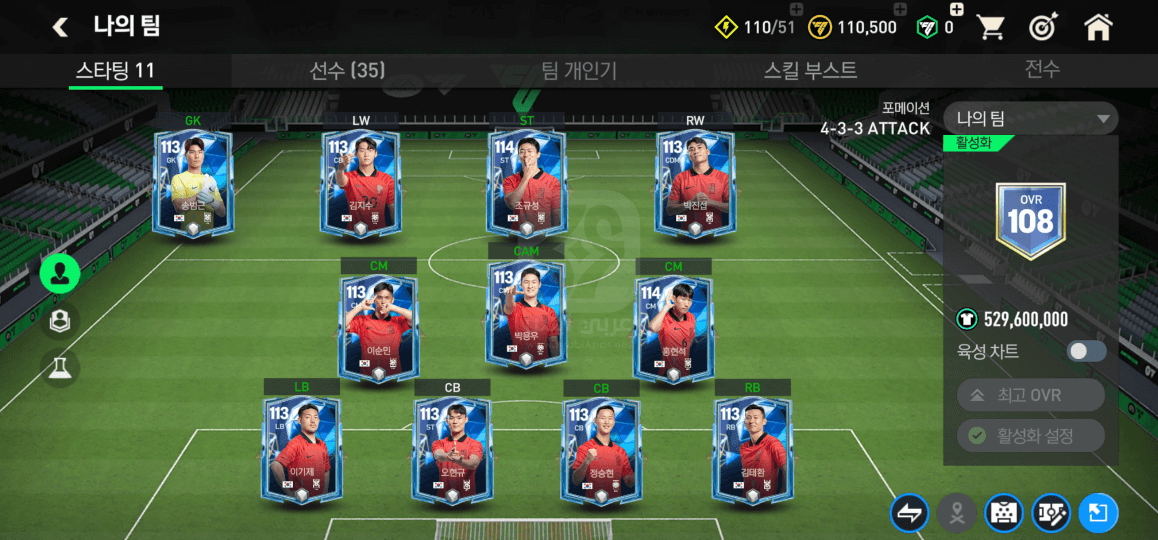
Task: Add more energy with plus button
Action: tap(795, 10)
